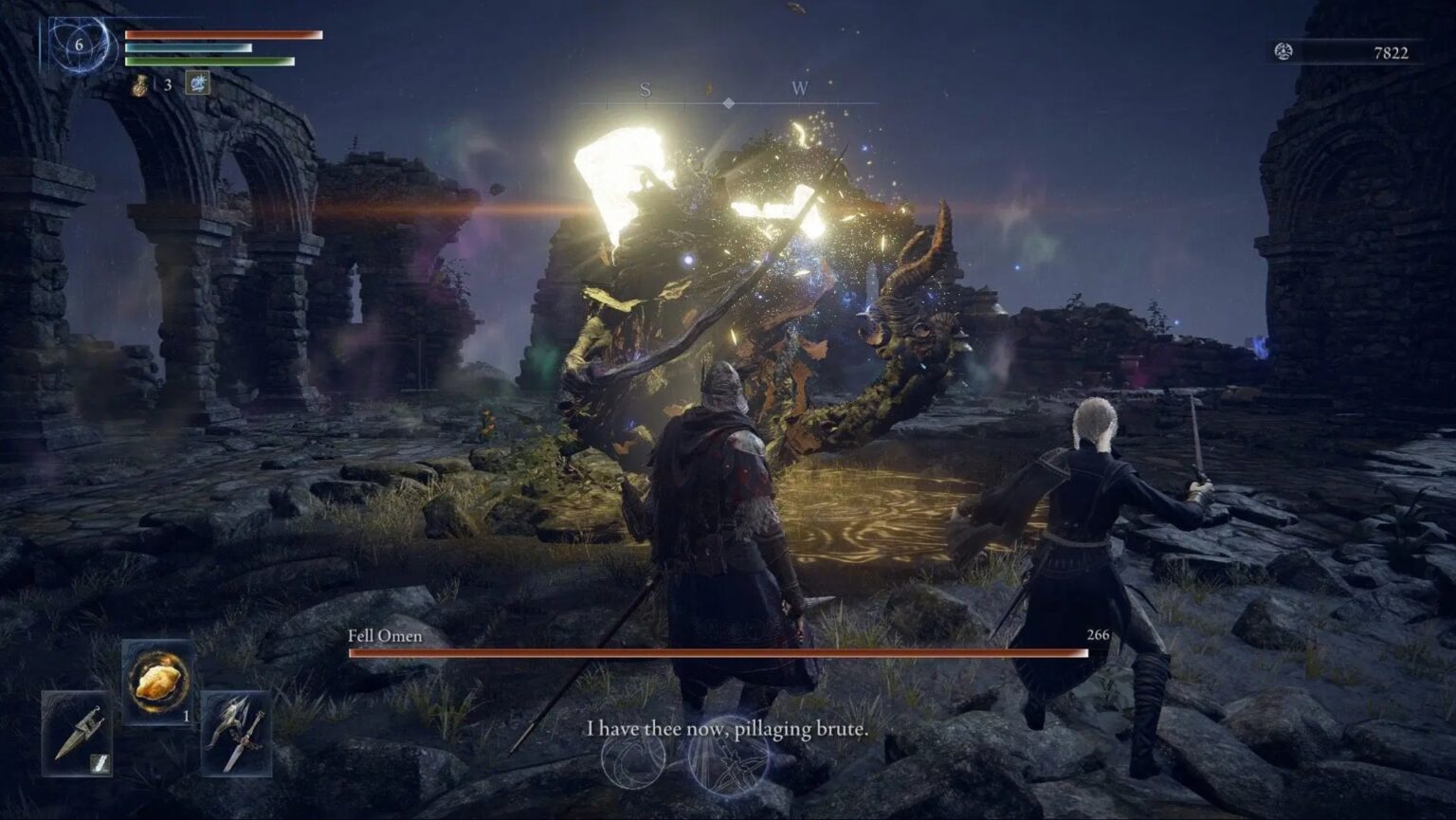Toggle the equipped quick item slot highlight
Image resolution: width=1456 pixels, height=820 pixels.
point(158,681)
